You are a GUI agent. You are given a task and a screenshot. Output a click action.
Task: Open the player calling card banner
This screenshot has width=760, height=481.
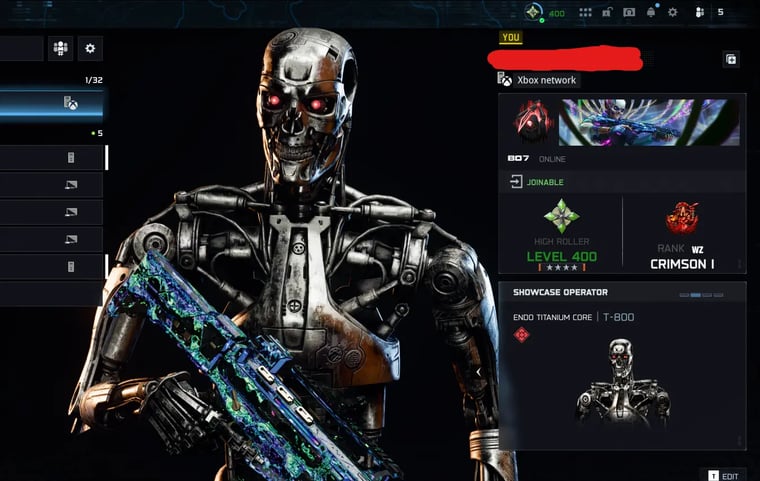(x=649, y=122)
